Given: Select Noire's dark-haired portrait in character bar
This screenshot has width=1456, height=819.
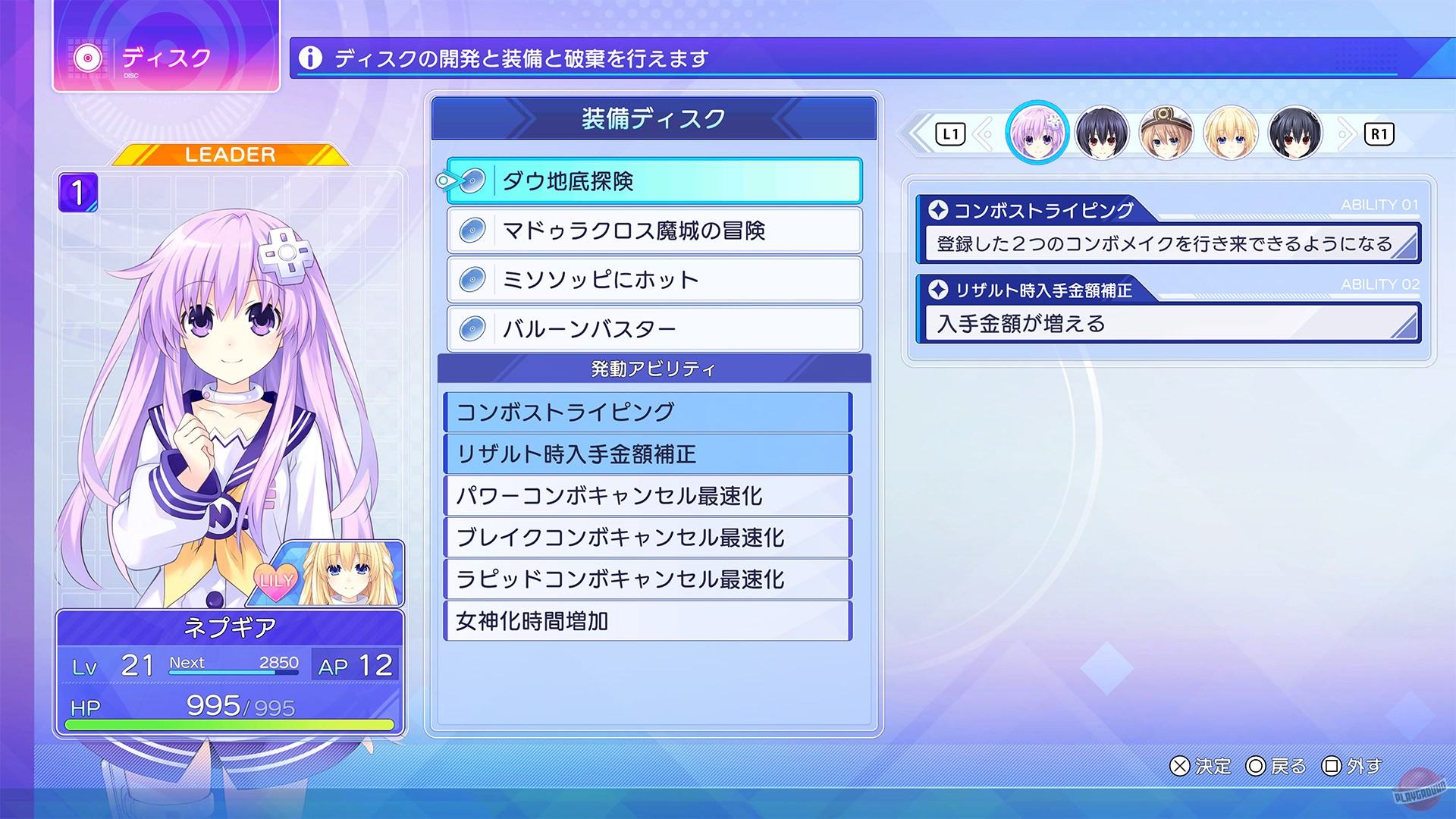Looking at the screenshot, I should (x=1103, y=133).
